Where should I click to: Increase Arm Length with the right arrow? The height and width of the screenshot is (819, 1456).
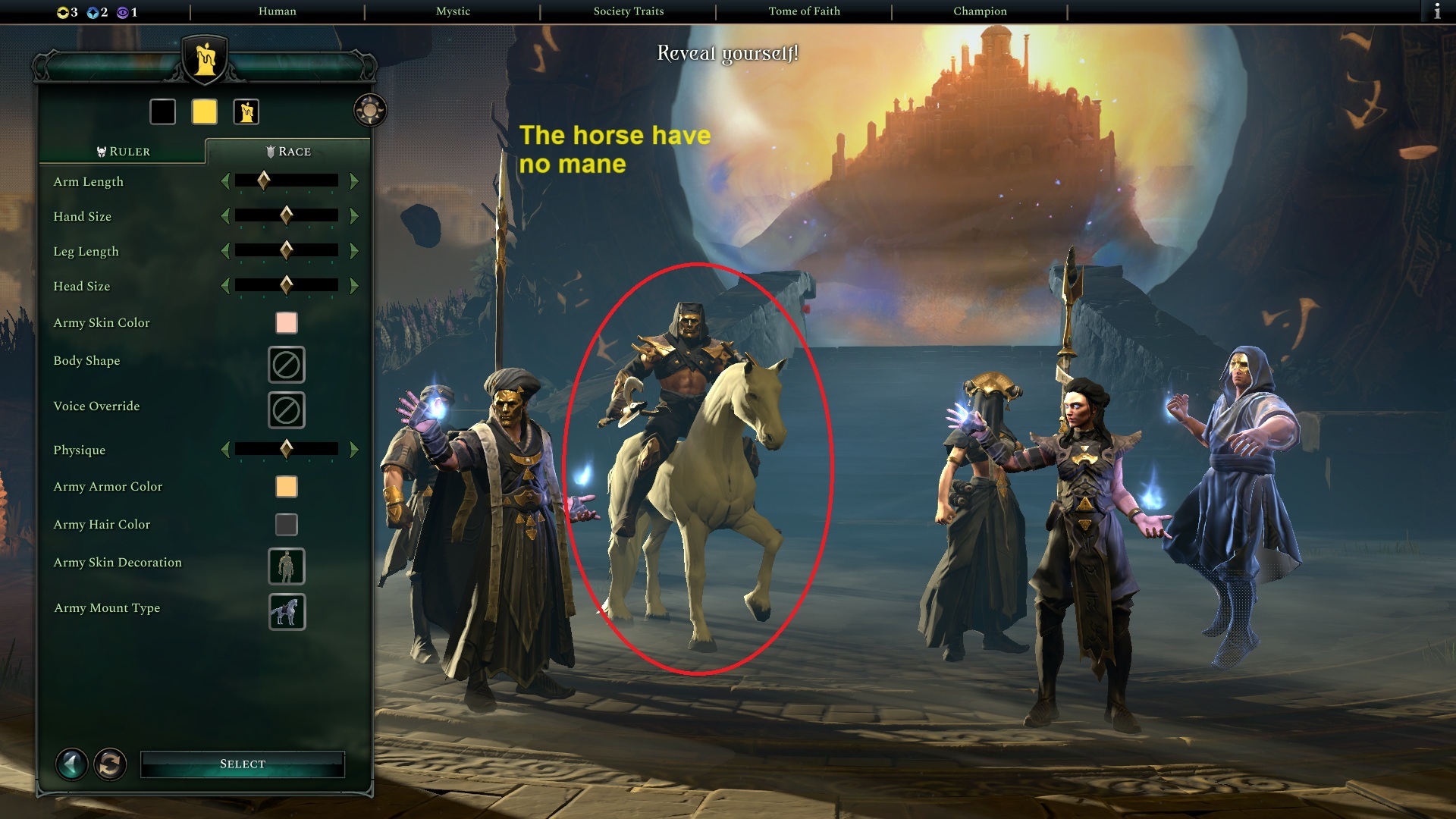pos(354,181)
